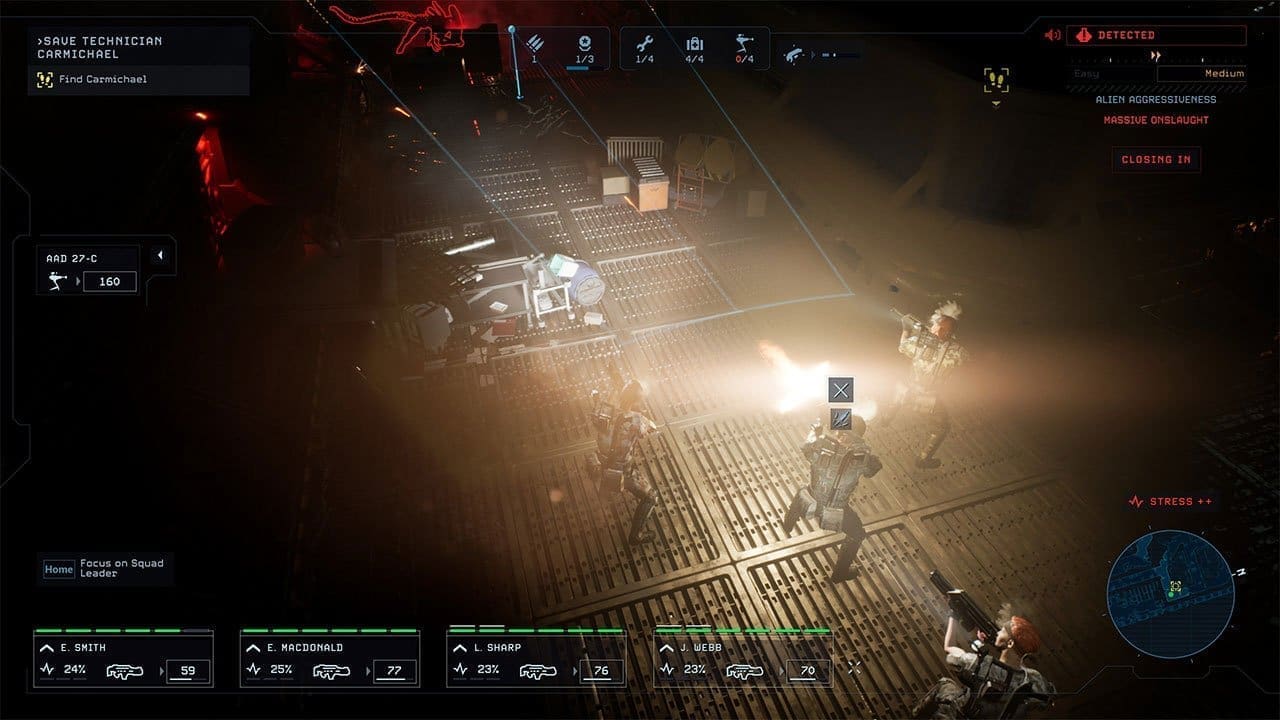1280x720 pixels.
Task: Click the circular minimap
Action: click(x=1170, y=581)
